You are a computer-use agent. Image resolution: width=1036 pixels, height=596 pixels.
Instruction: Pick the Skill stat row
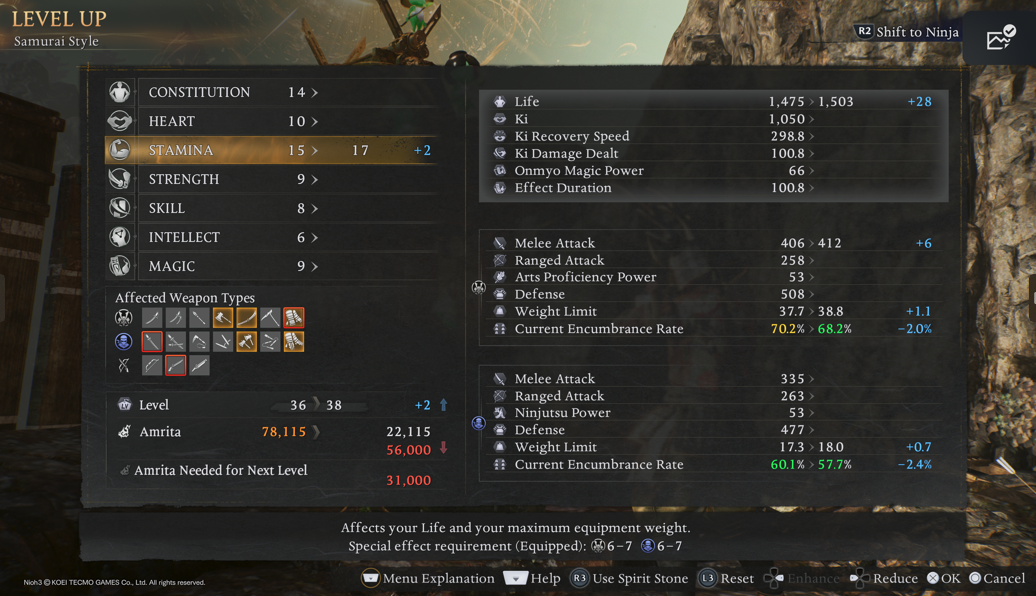(x=270, y=208)
